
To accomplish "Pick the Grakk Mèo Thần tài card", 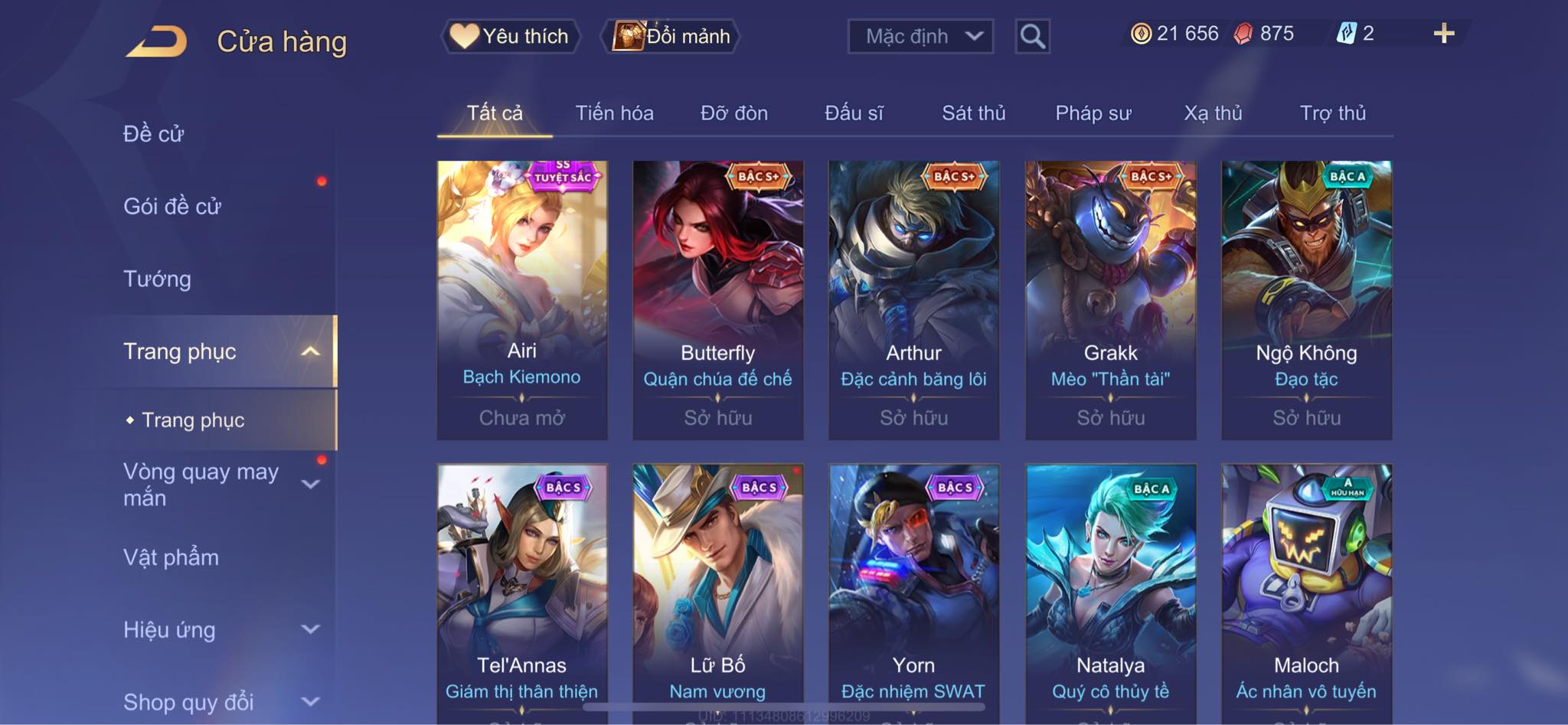I will click(1110, 299).
